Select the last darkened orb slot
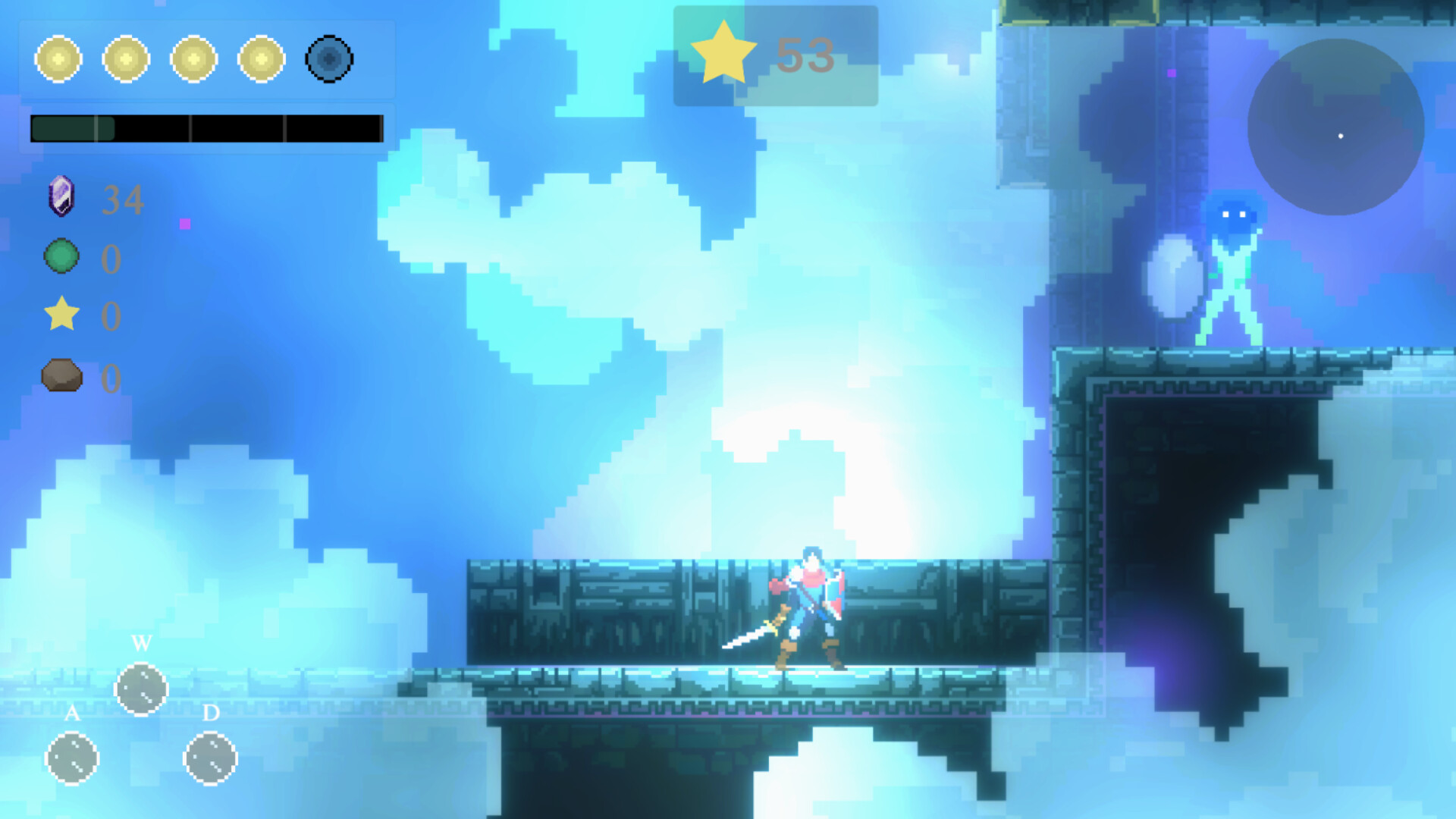 (x=329, y=59)
